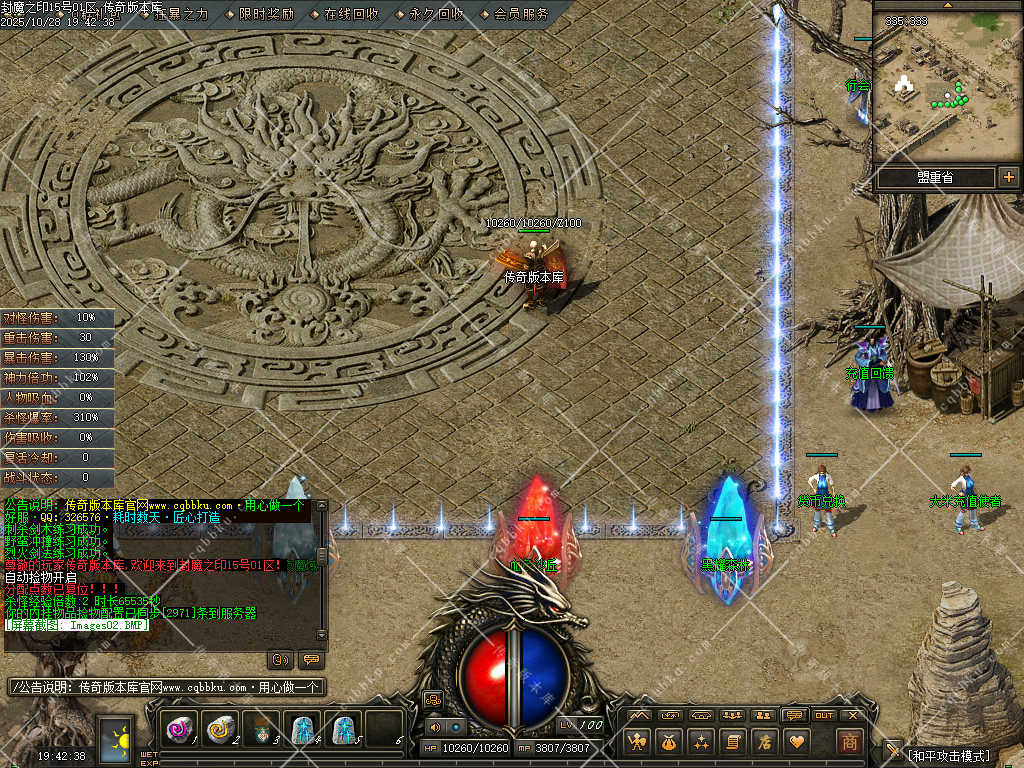Viewport: 1024px width, 768px height.
Task: Open the skills panel with sparkle icon
Action: pyautogui.click(x=700, y=741)
